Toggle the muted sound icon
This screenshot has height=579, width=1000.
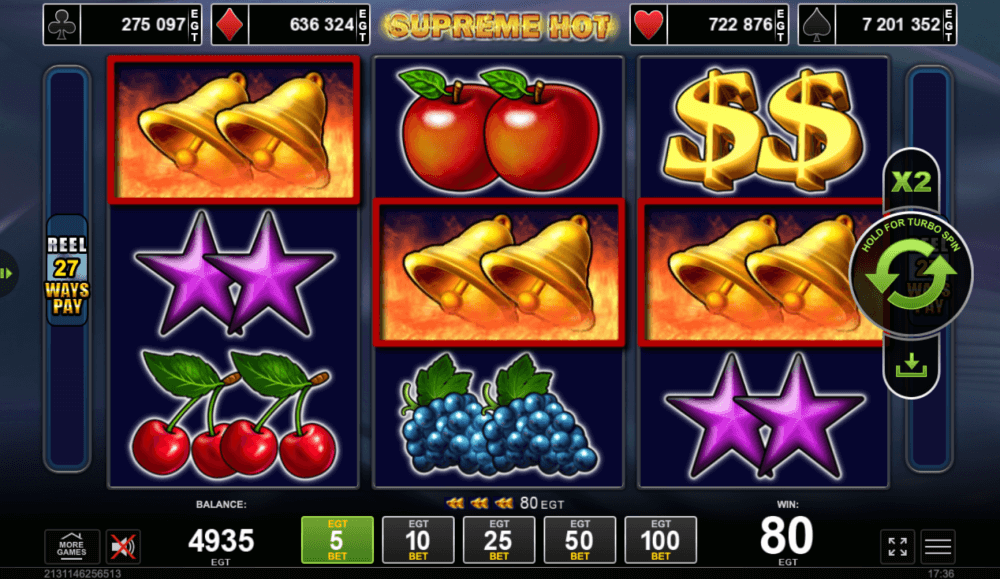click(124, 546)
